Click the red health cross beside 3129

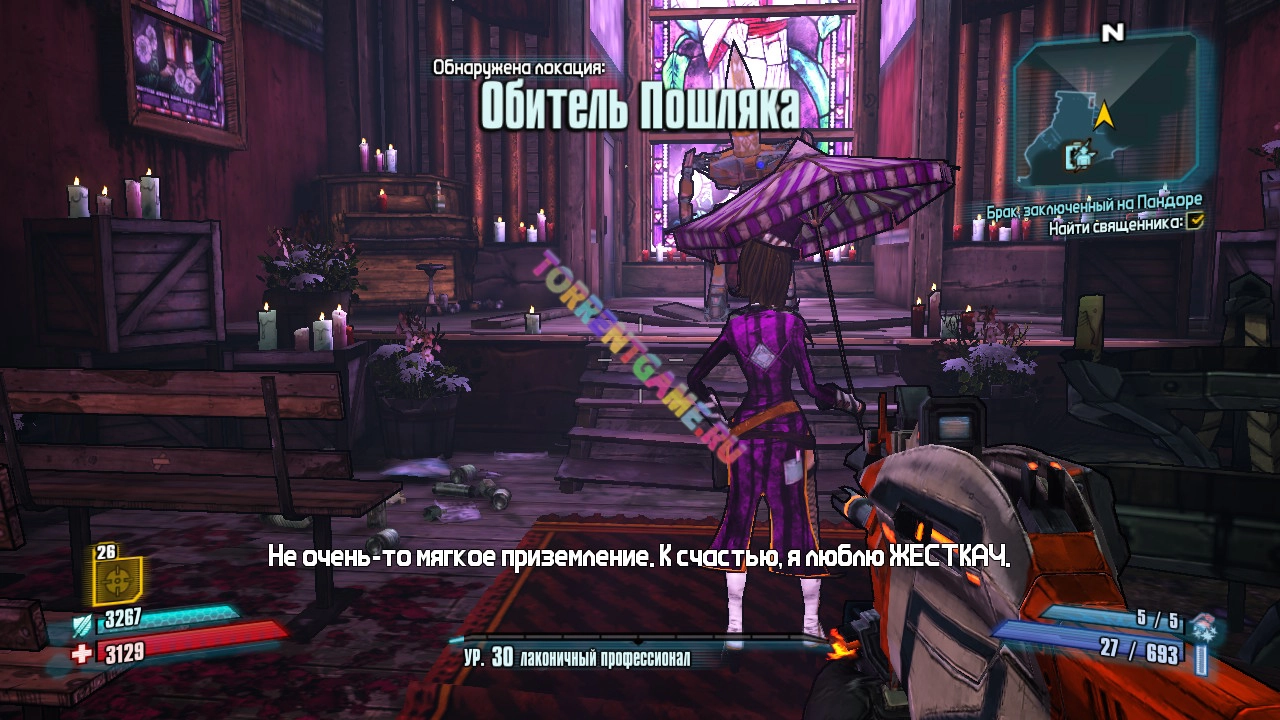(81, 652)
